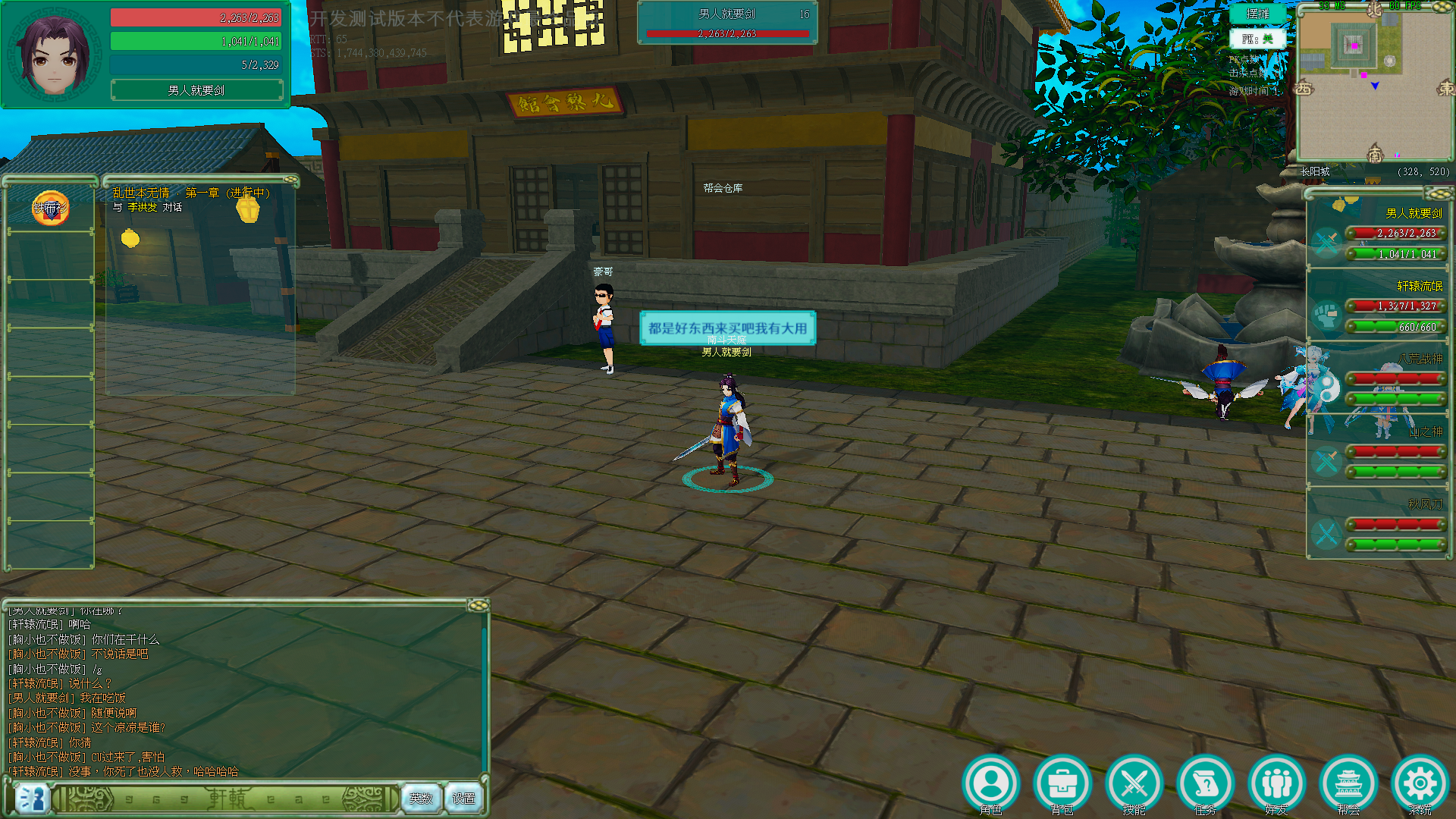The width and height of the screenshot is (1456, 819).
Task: Click the player portrait avatar
Action: tap(53, 55)
